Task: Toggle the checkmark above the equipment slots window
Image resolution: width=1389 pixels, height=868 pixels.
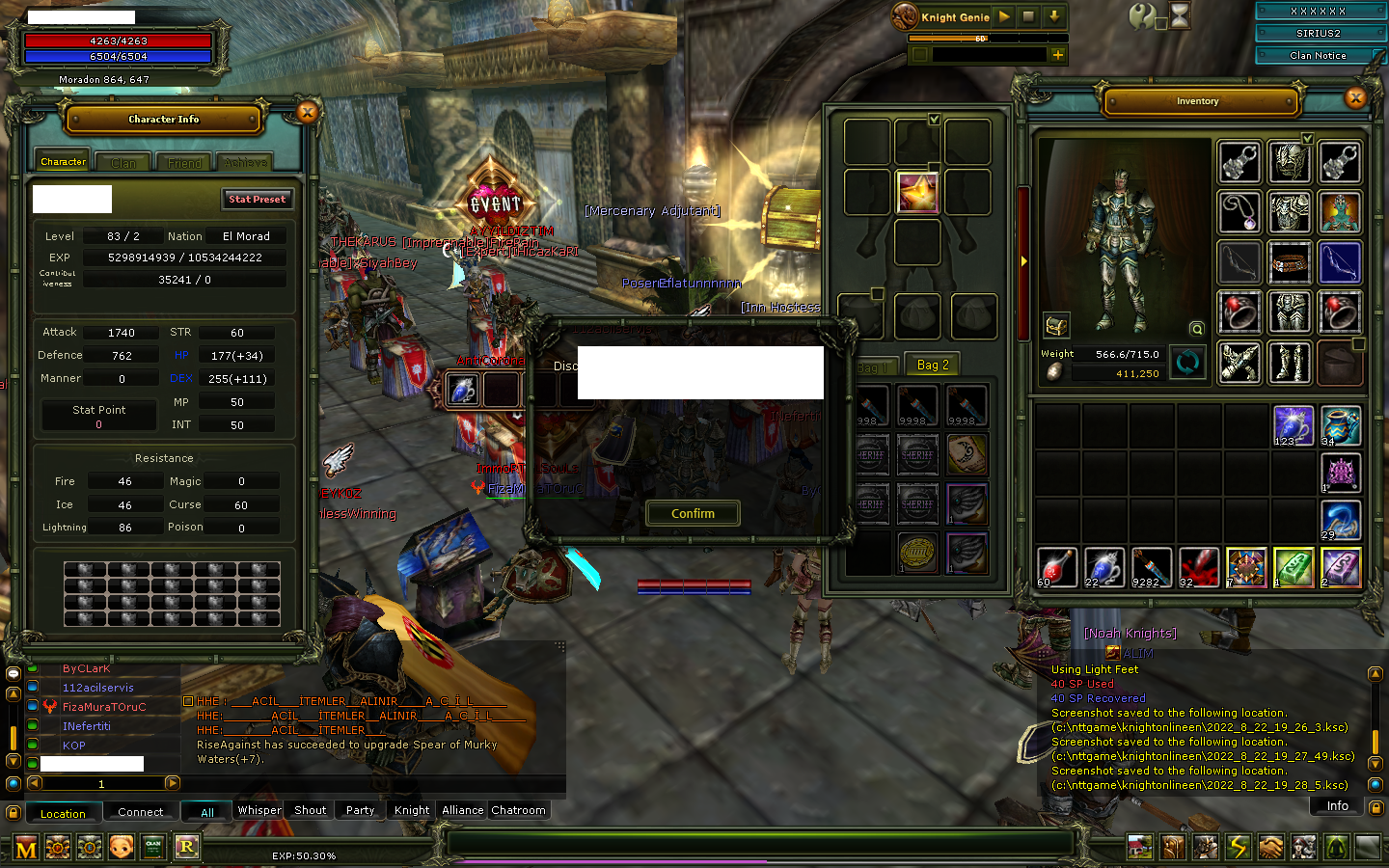Action: pos(935,120)
